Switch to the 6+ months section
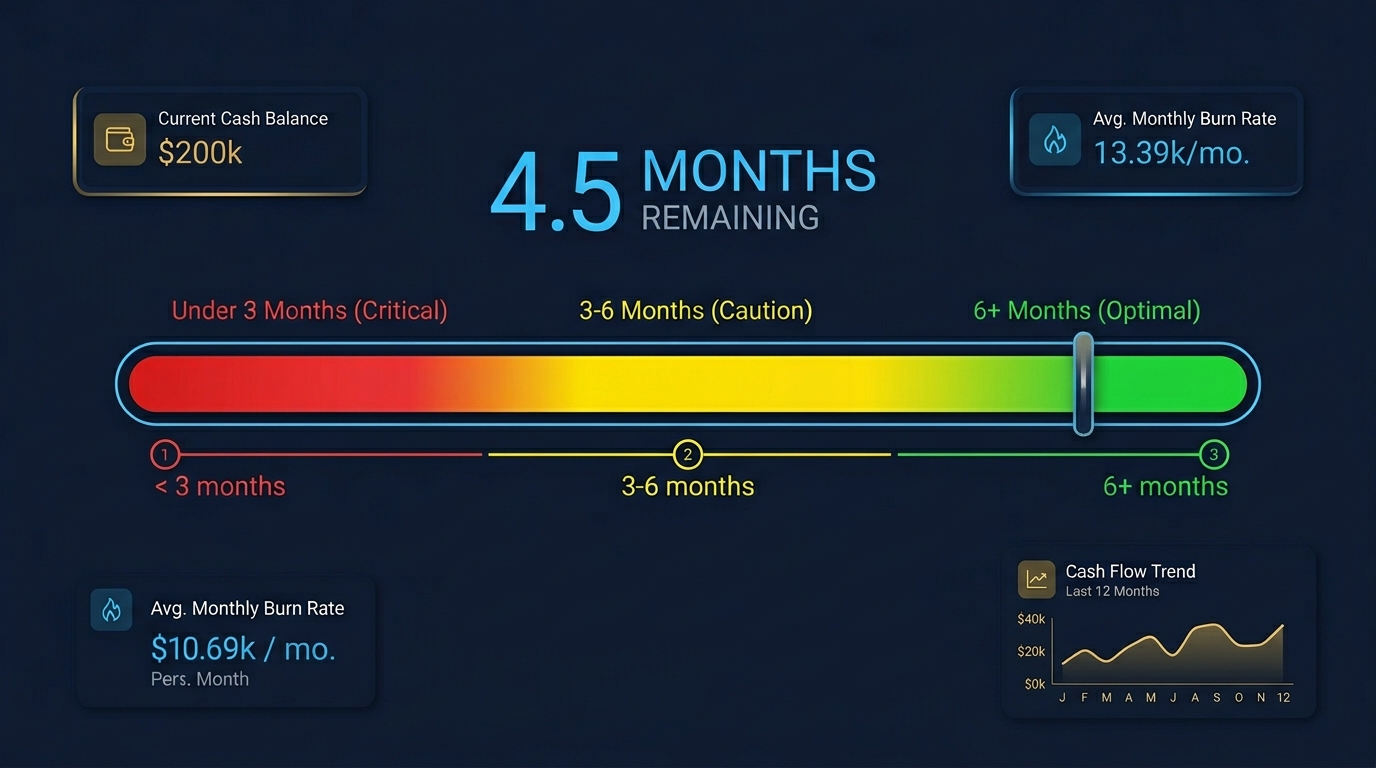 pos(1164,487)
